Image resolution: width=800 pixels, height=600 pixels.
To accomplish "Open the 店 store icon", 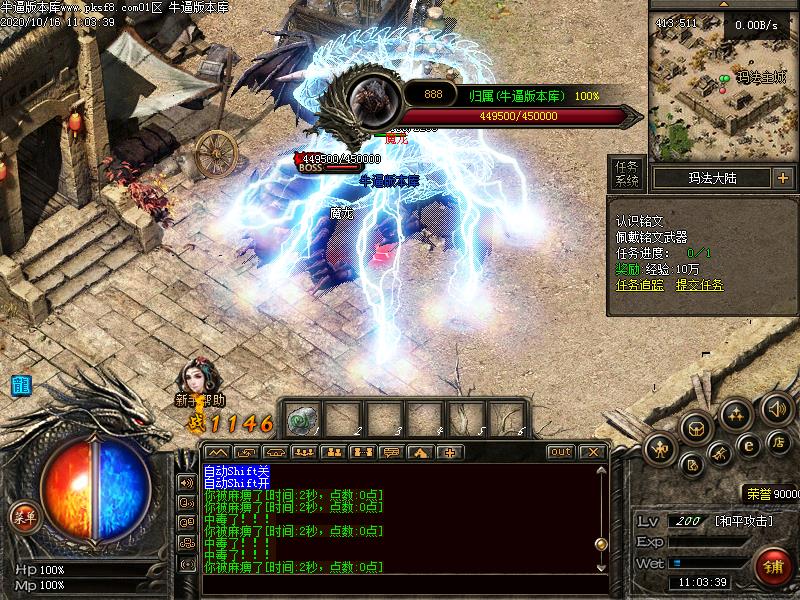I will (779, 441).
